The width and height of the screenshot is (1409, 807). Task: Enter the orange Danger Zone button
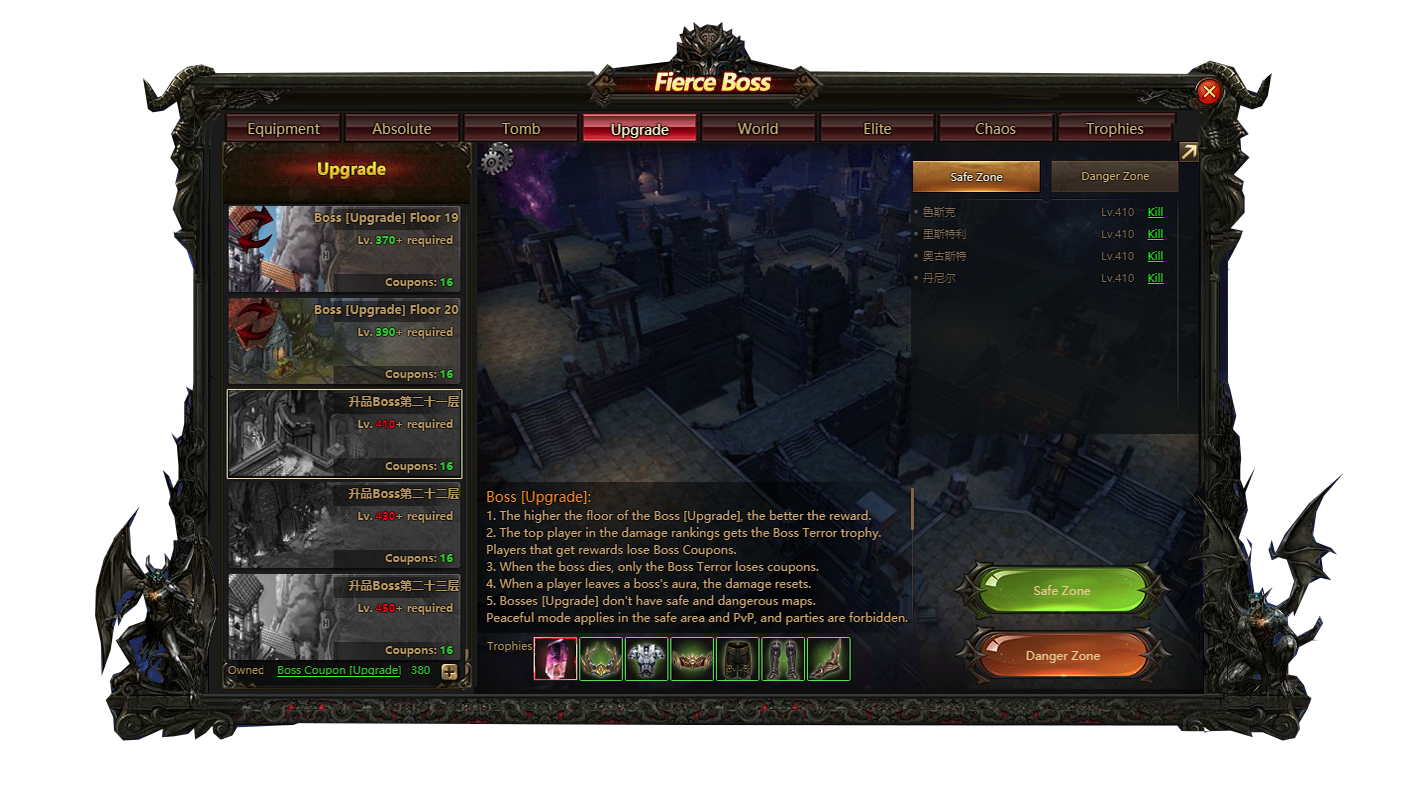(x=1062, y=656)
